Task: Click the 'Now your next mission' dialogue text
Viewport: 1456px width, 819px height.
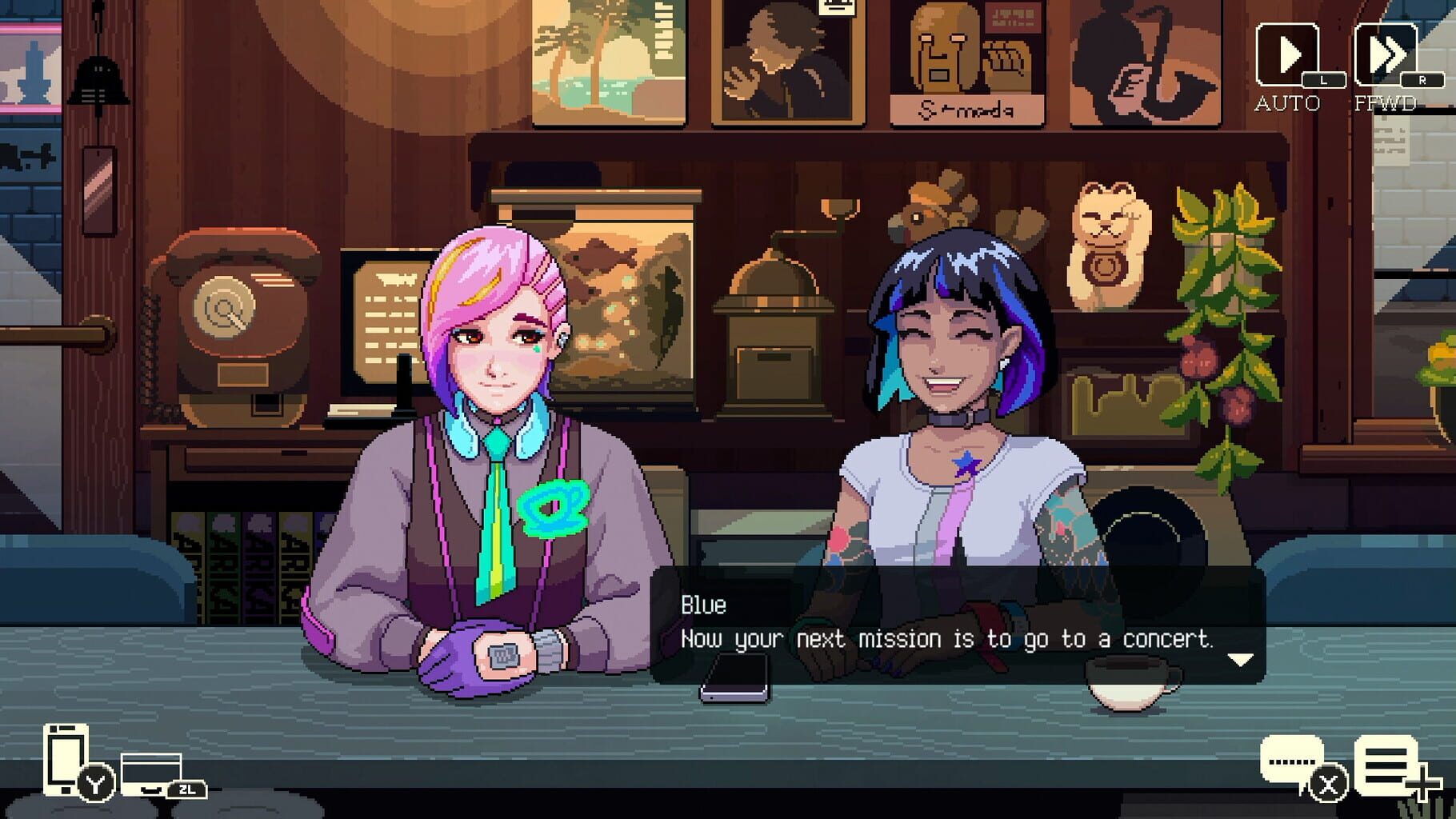Action: coord(947,640)
